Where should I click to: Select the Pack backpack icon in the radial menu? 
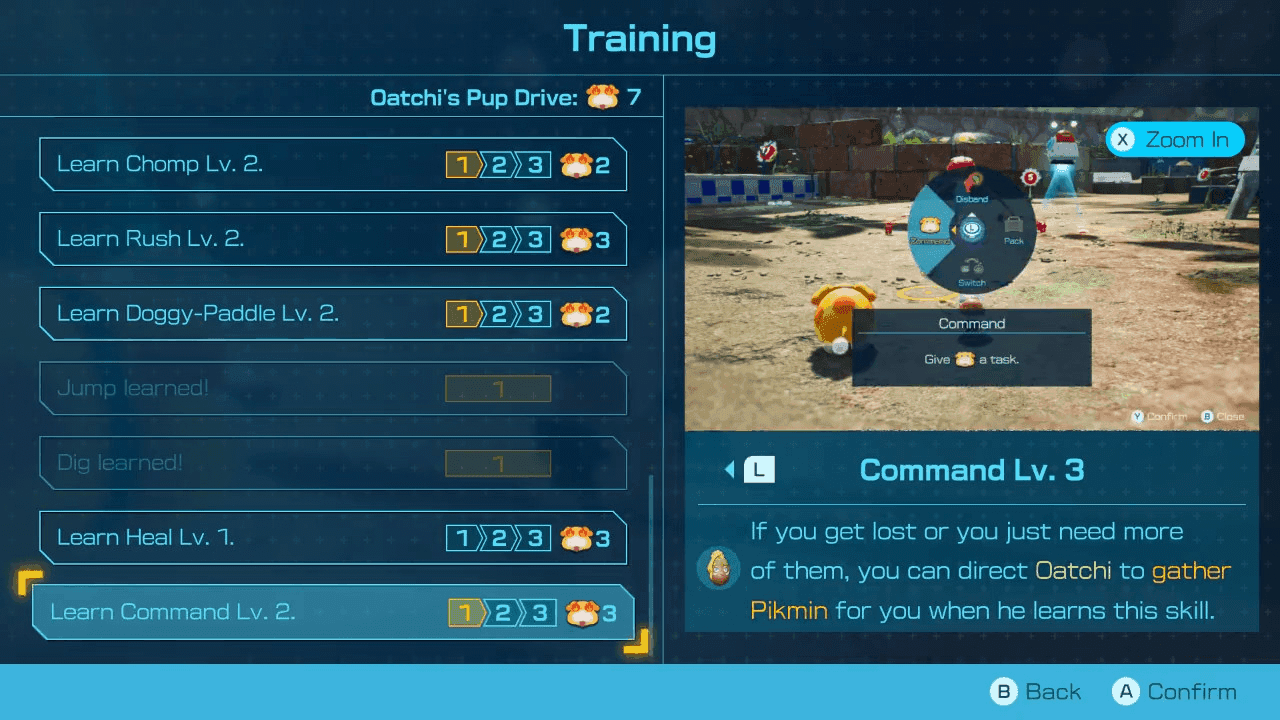pyautogui.click(x=1014, y=224)
